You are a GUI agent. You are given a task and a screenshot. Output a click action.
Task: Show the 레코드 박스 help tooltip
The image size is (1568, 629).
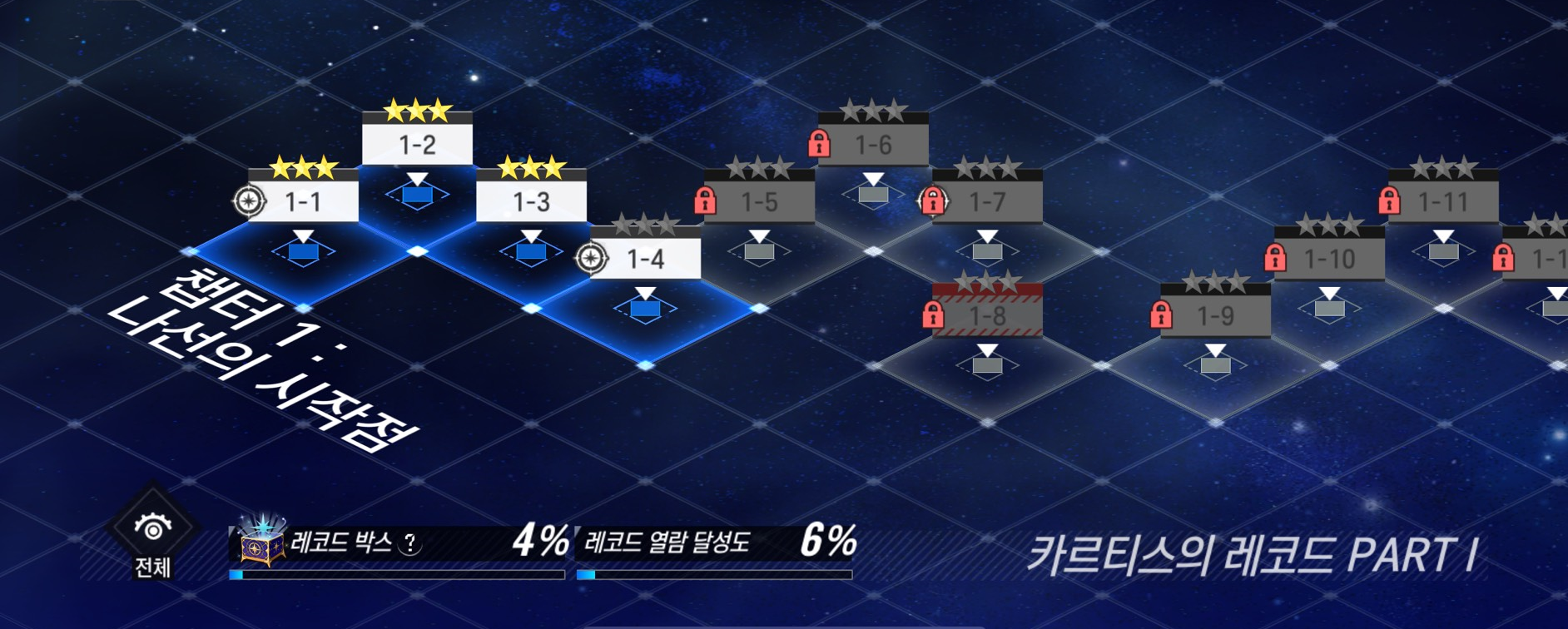coord(409,544)
